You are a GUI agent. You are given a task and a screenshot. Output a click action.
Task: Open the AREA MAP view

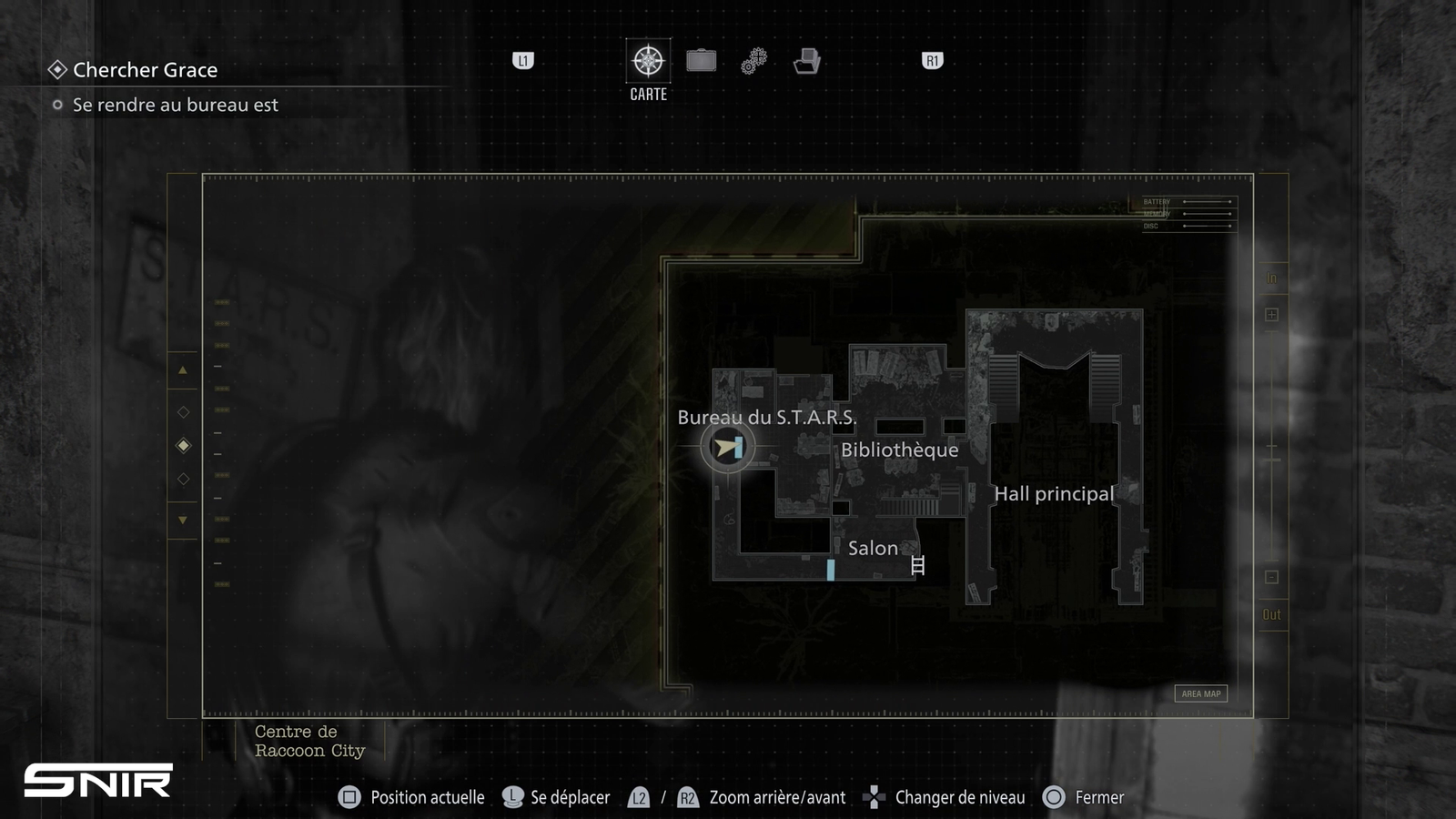coord(1200,693)
